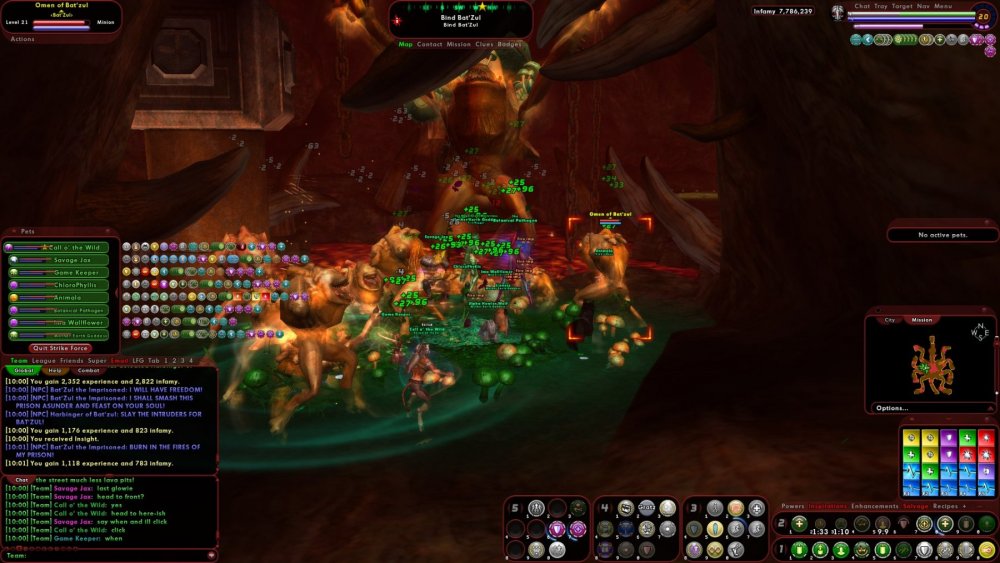Image resolution: width=1000 pixels, height=563 pixels.
Task: Open the main Menu
Action: click(x=943, y=6)
